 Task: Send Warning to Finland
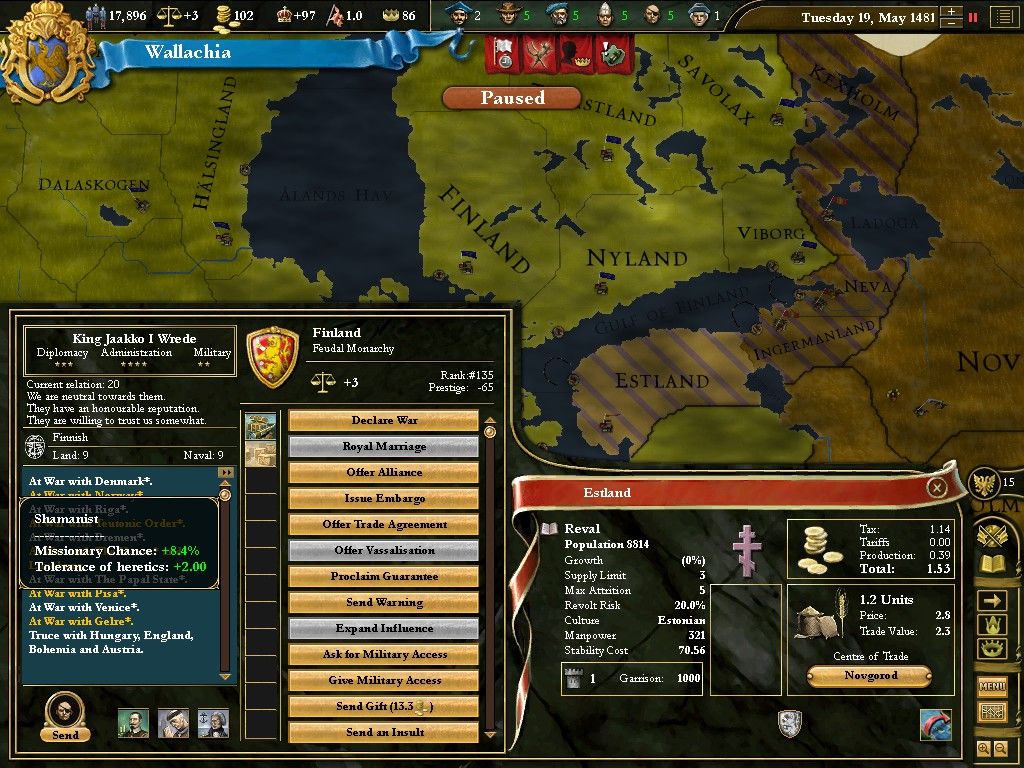(384, 602)
